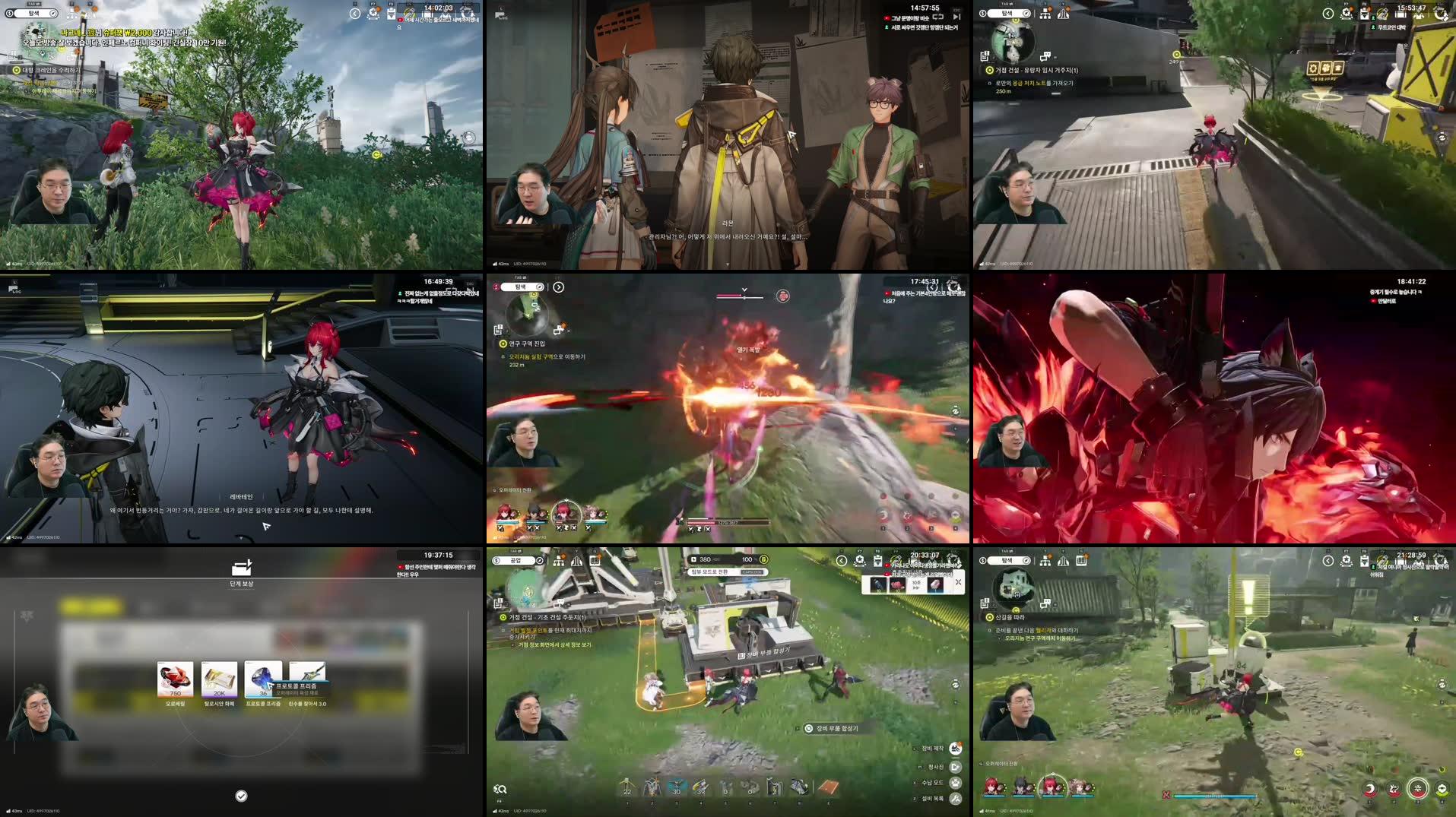Image resolution: width=1456 pixels, height=817 pixels.
Task: Open the book icon in the 공업 toolbar
Action: point(594,562)
